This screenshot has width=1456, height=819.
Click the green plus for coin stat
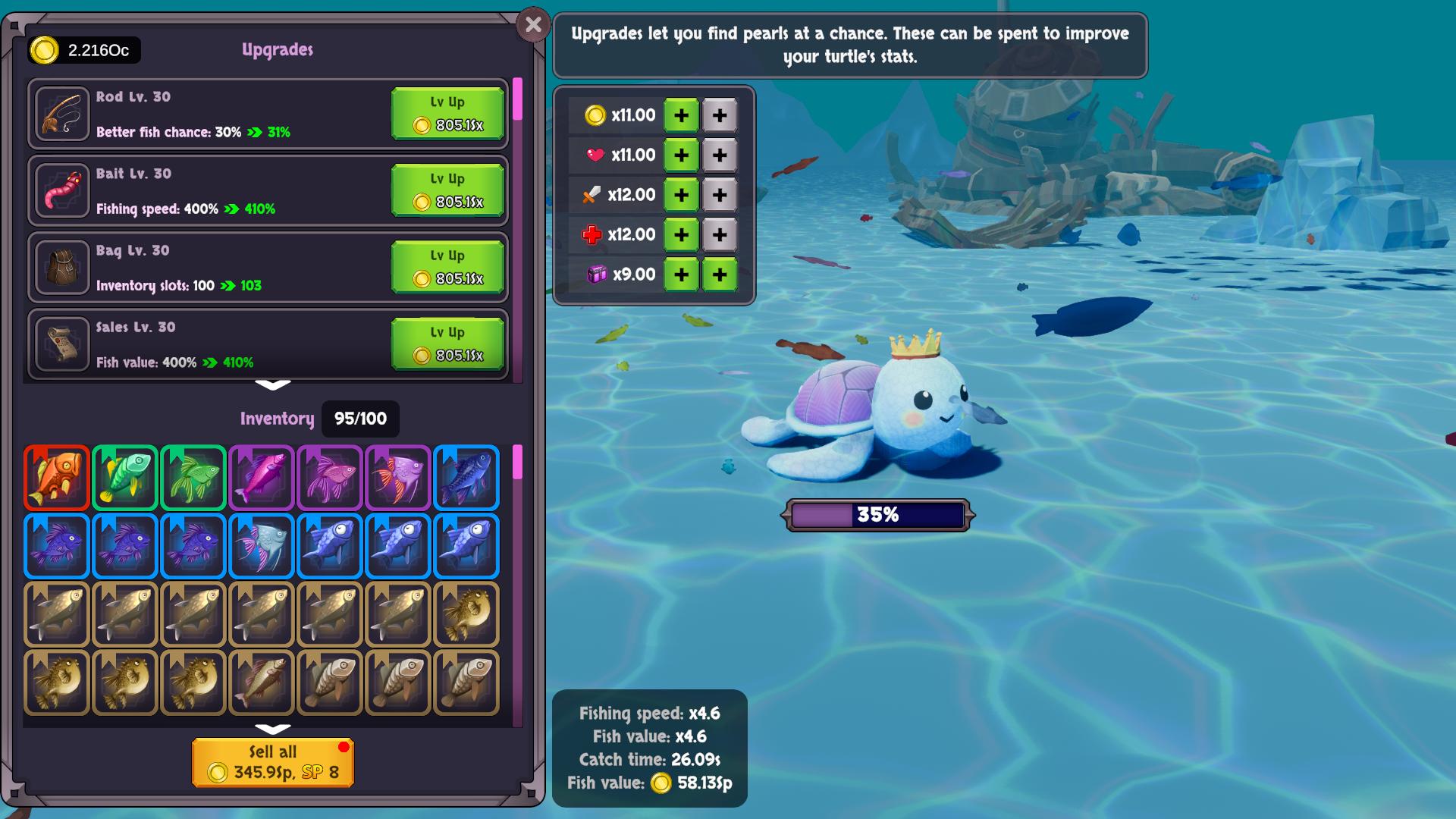click(x=680, y=115)
